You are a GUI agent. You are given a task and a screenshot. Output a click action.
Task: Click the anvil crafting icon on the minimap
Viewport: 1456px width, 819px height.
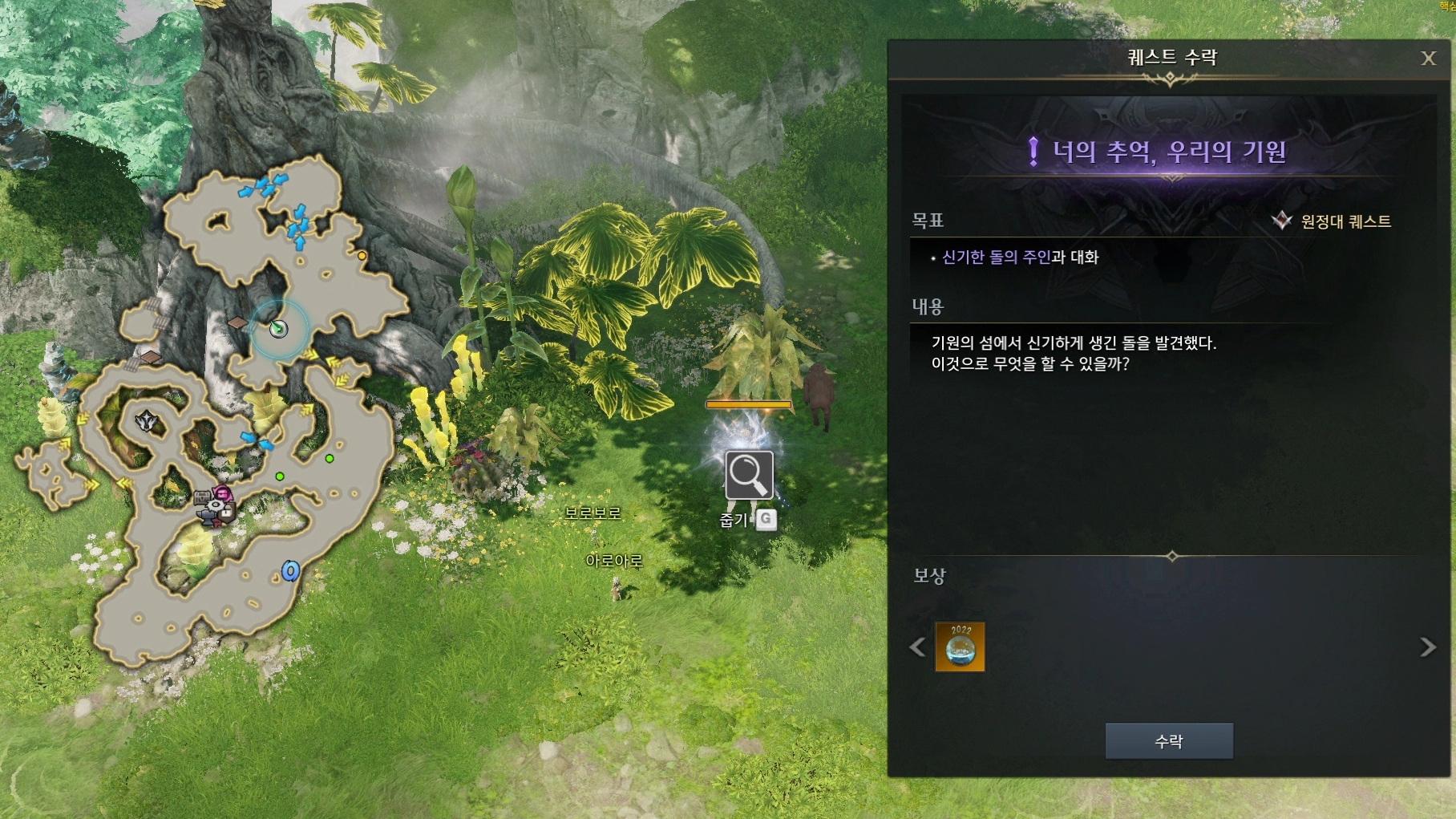207,517
